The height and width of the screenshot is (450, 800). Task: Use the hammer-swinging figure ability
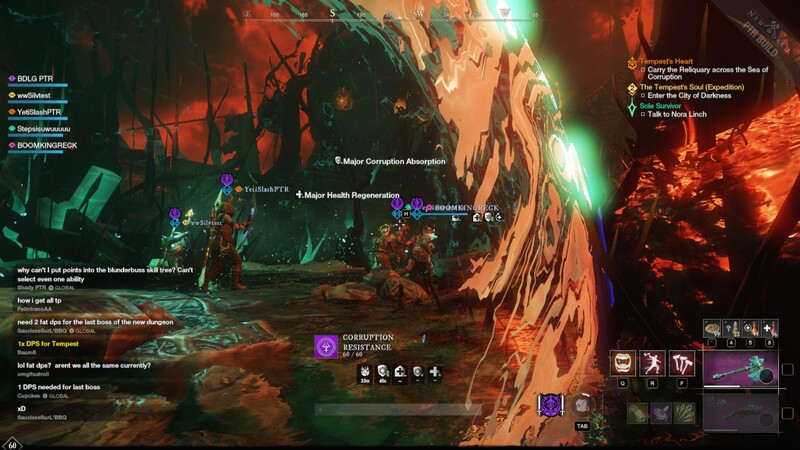(x=652, y=363)
